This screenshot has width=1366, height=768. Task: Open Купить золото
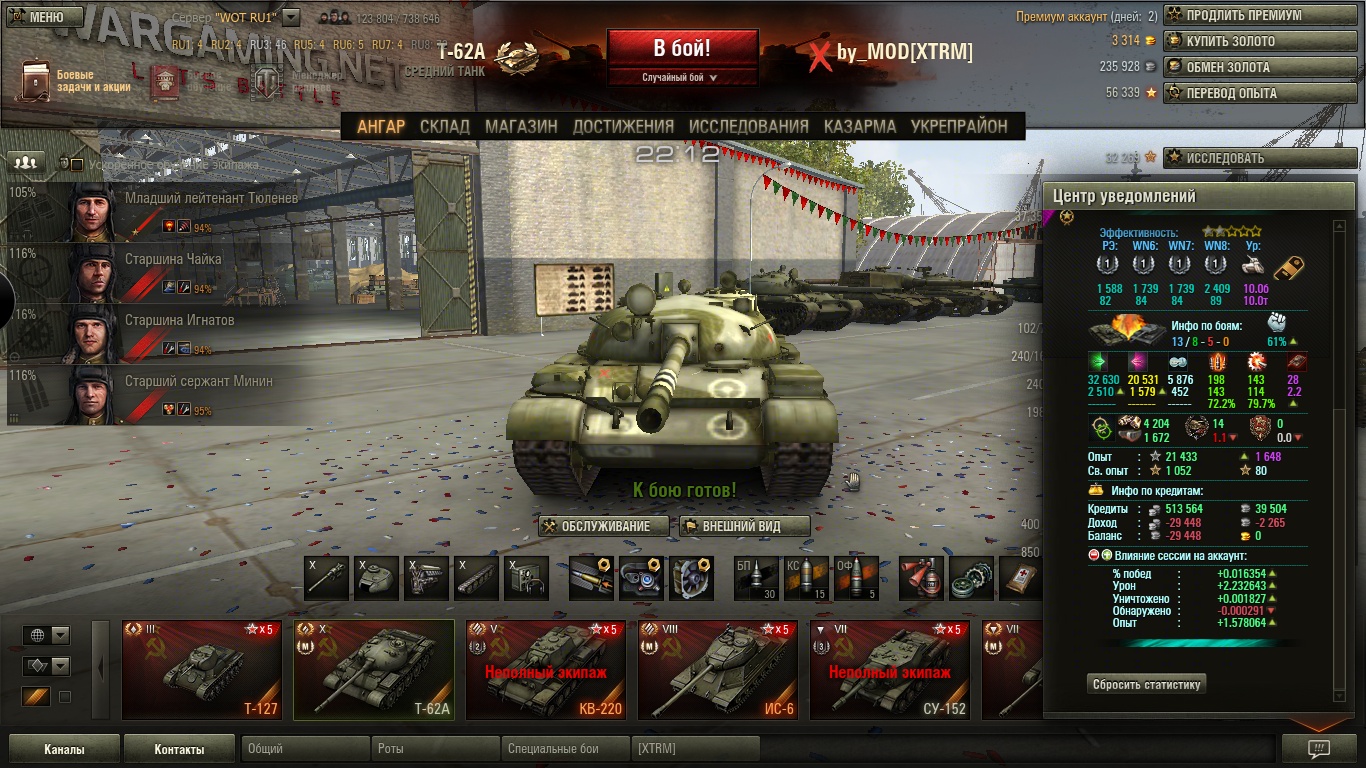[1260, 42]
